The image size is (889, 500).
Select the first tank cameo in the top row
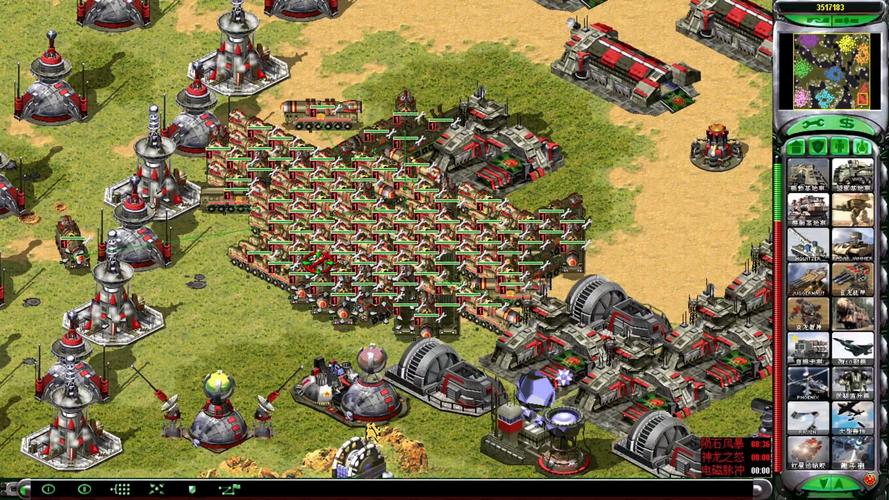pyautogui.click(x=807, y=174)
